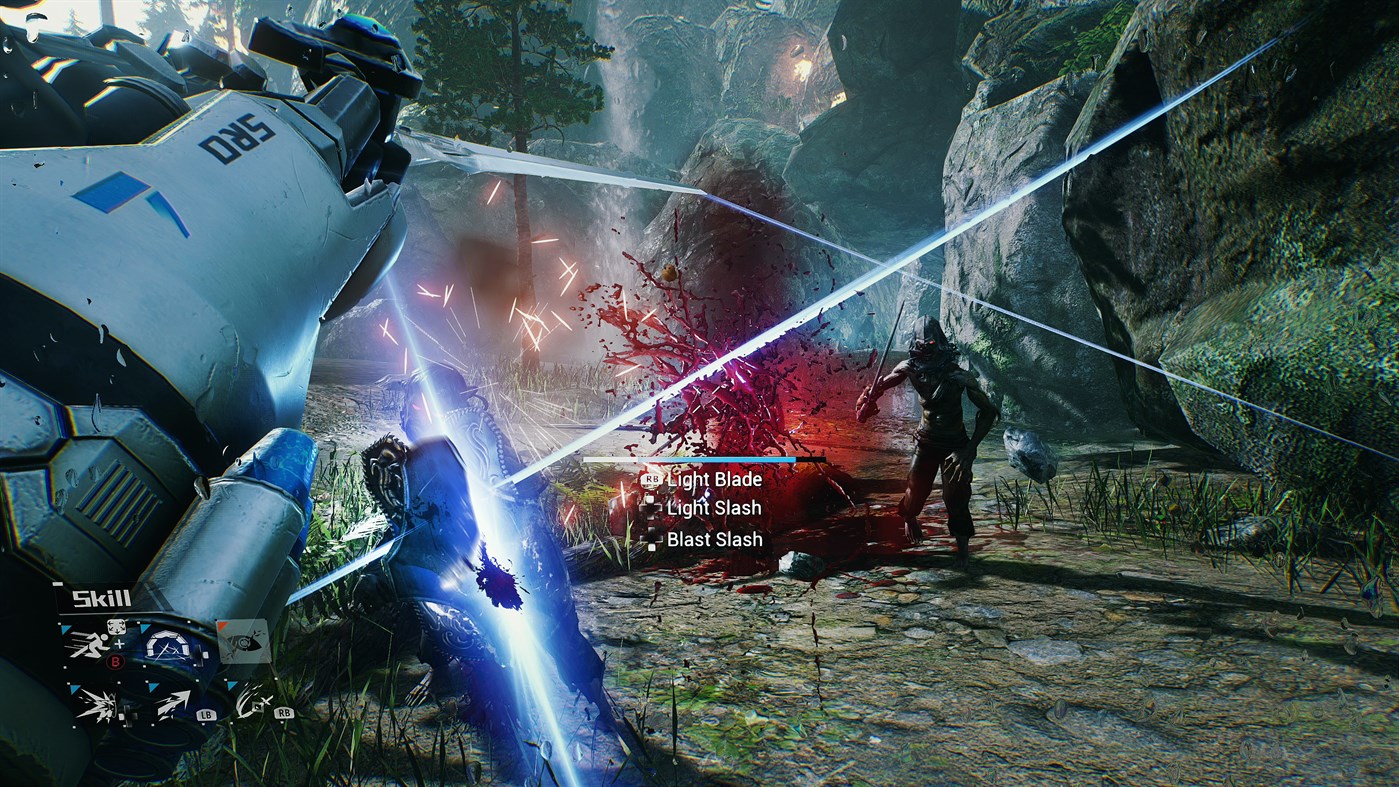Click the D-pad prompt next to Blast Slash
Screen dimensions: 1399x787
[652, 537]
